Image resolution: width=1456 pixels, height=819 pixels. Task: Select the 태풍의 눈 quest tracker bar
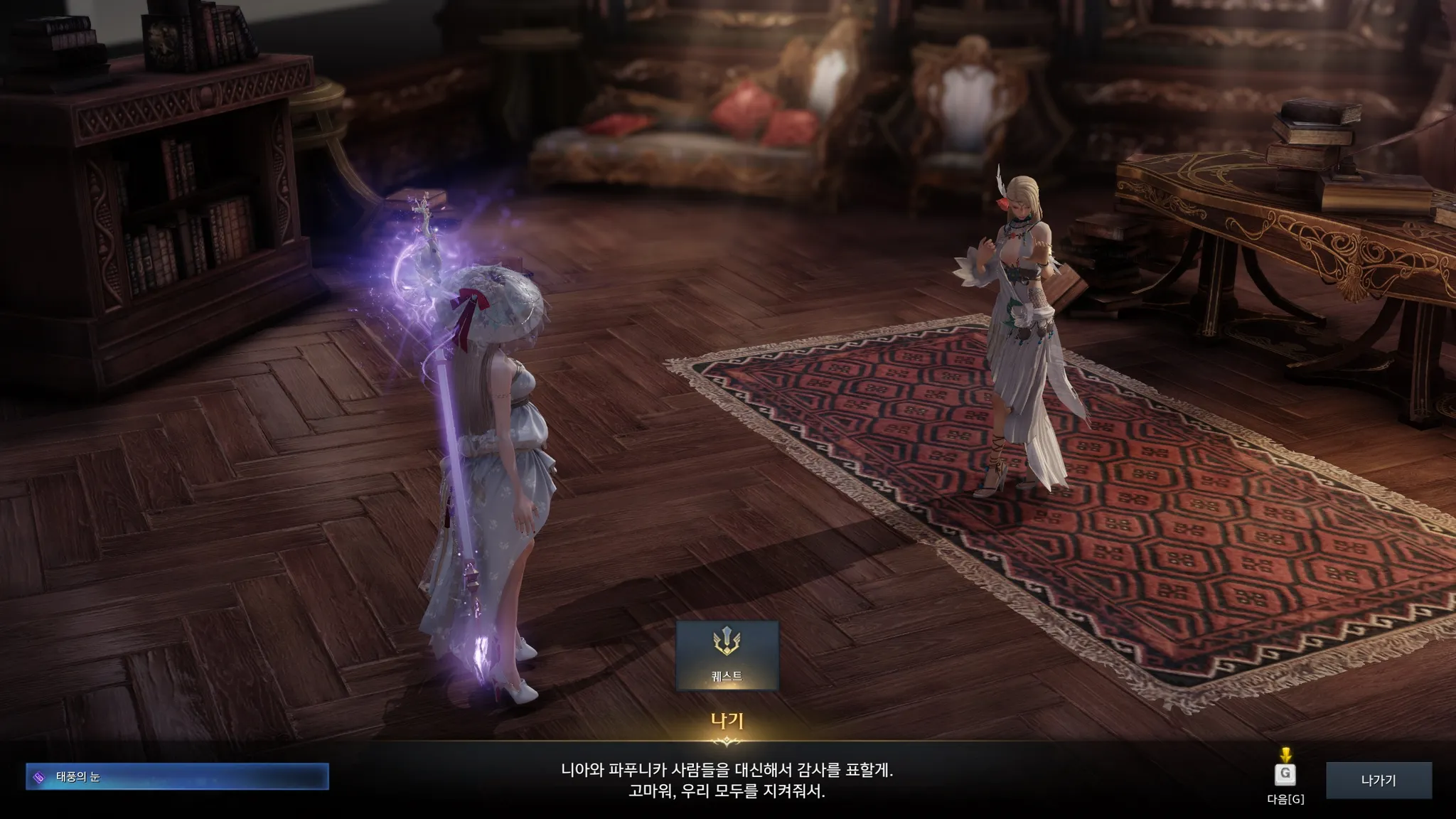[x=177, y=776]
